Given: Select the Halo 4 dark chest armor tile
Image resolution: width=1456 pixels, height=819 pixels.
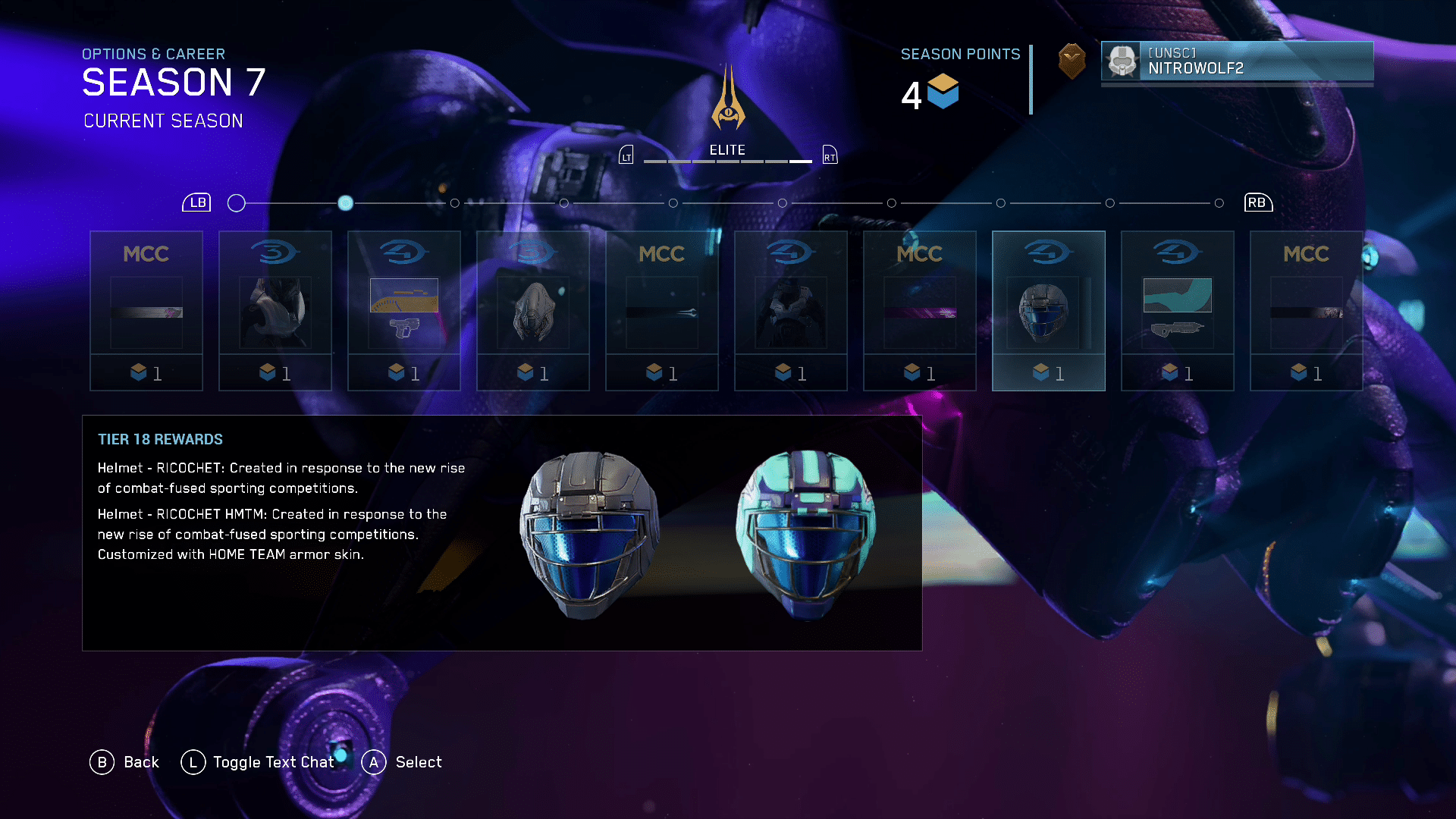Looking at the screenshot, I should 790,310.
